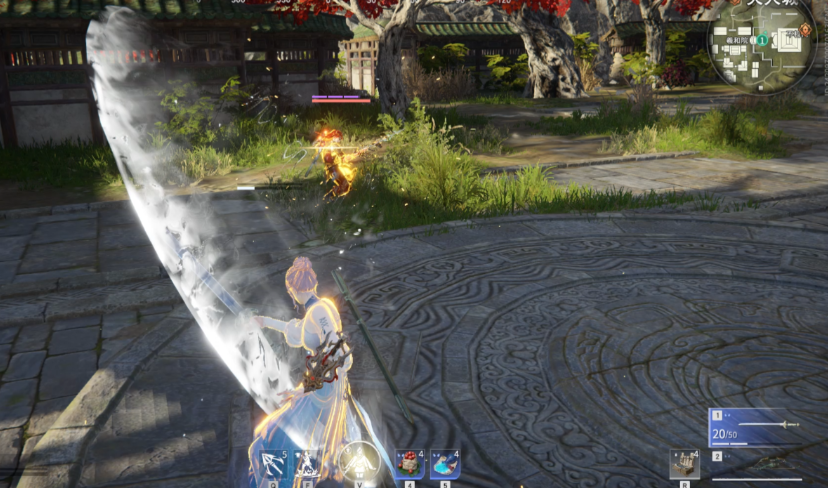Viewport: 828px width, 488px height.
Task: Select the blue liquid item slot
Action: 445,464
